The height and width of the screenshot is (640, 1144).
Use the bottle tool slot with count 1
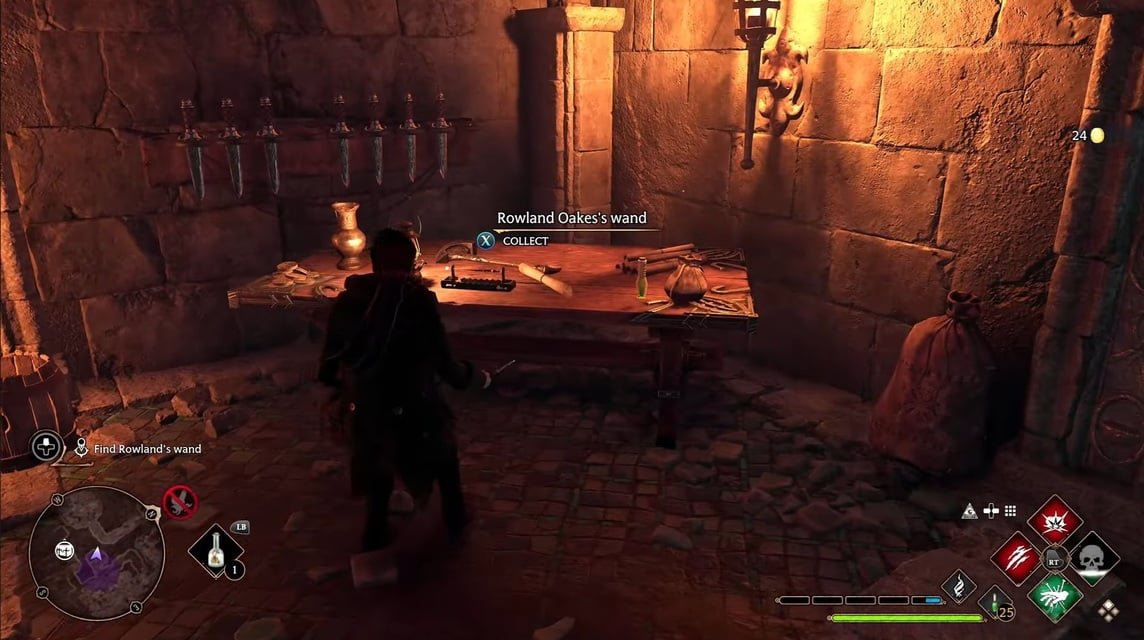pos(216,552)
